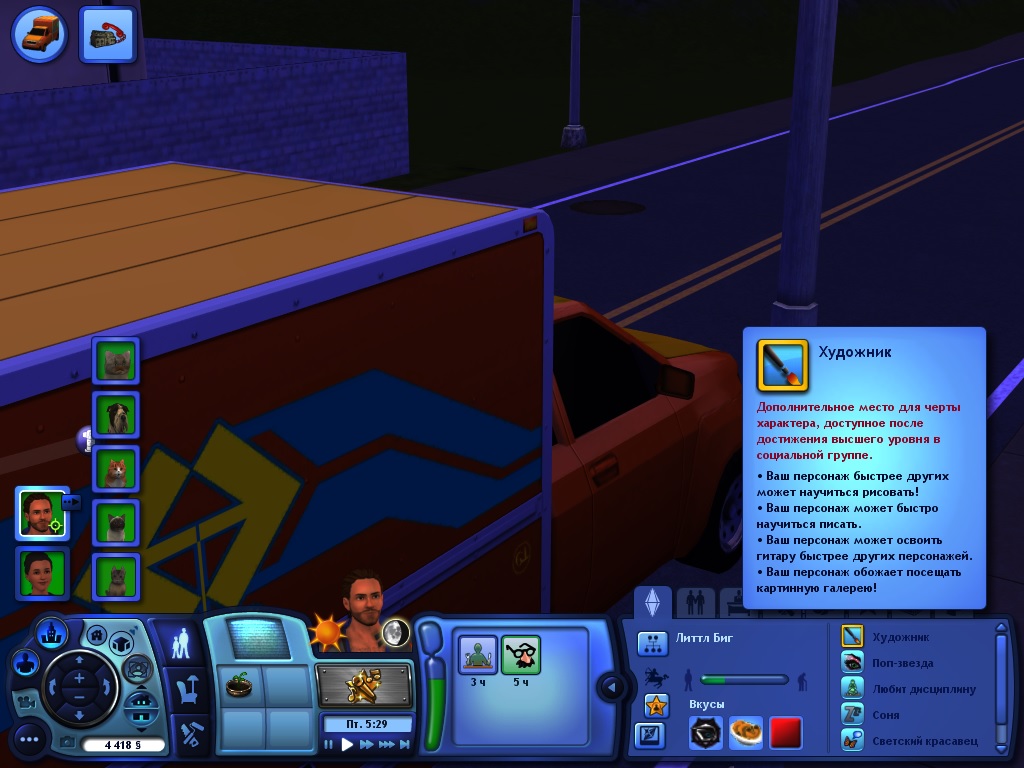This screenshot has height=768, width=1024.
Task: Select the queued phone call action
Action: click(107, 34)
